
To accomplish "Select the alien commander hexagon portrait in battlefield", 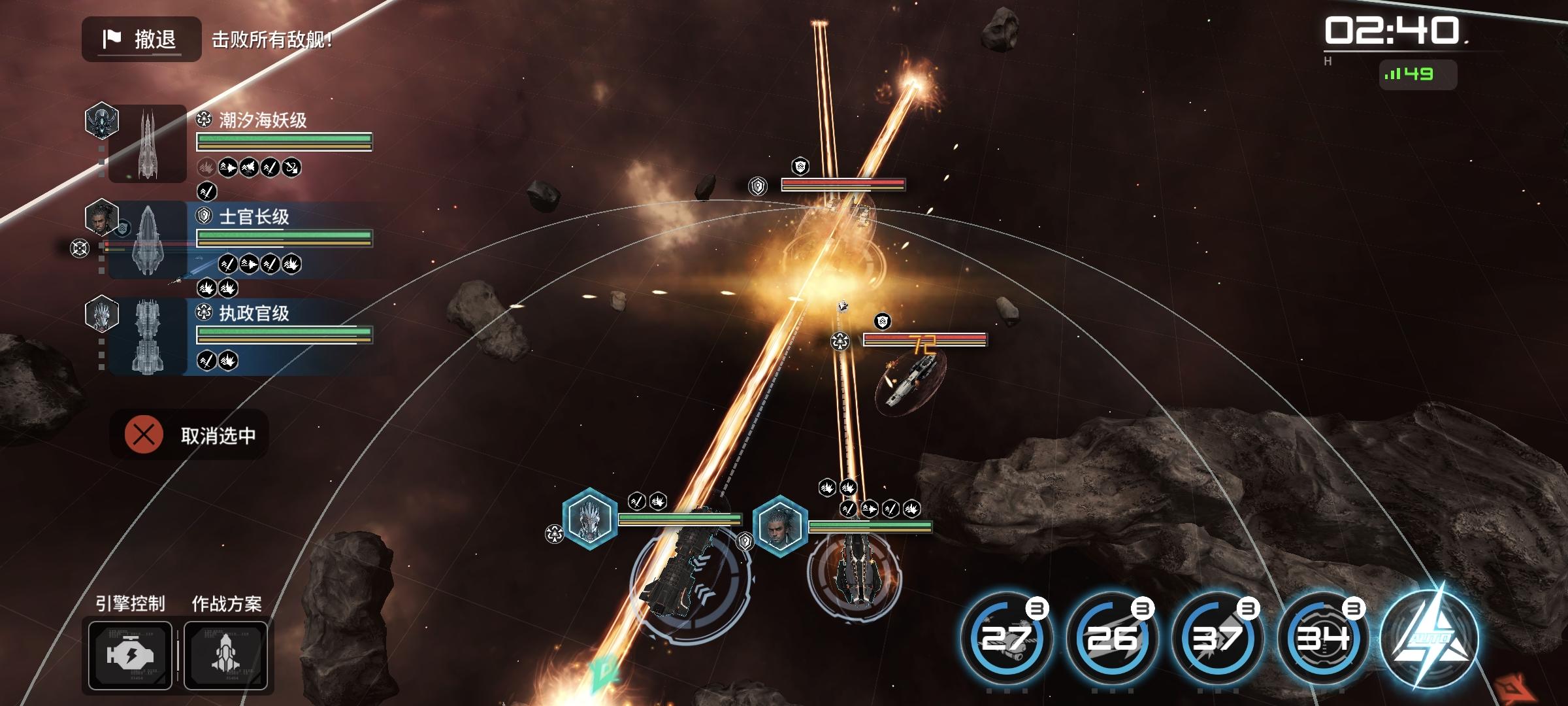I will pos(589,518).
